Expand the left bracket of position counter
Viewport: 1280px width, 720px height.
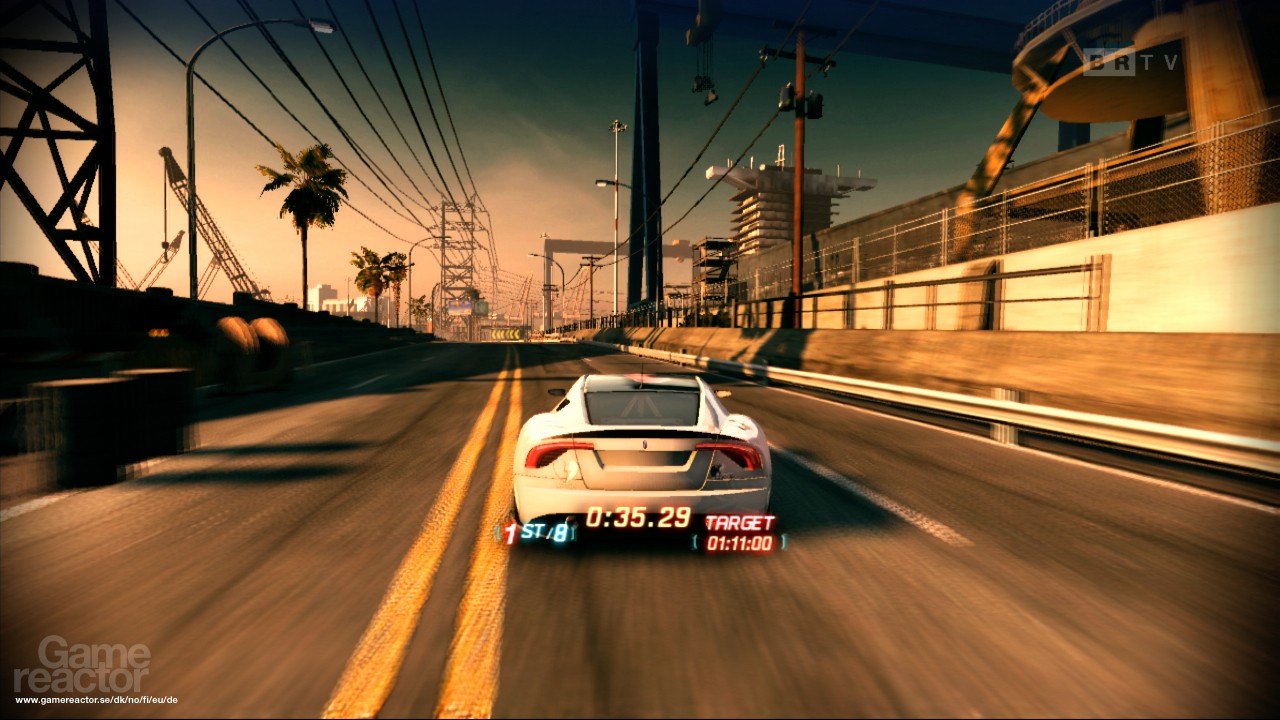[498, 530]
